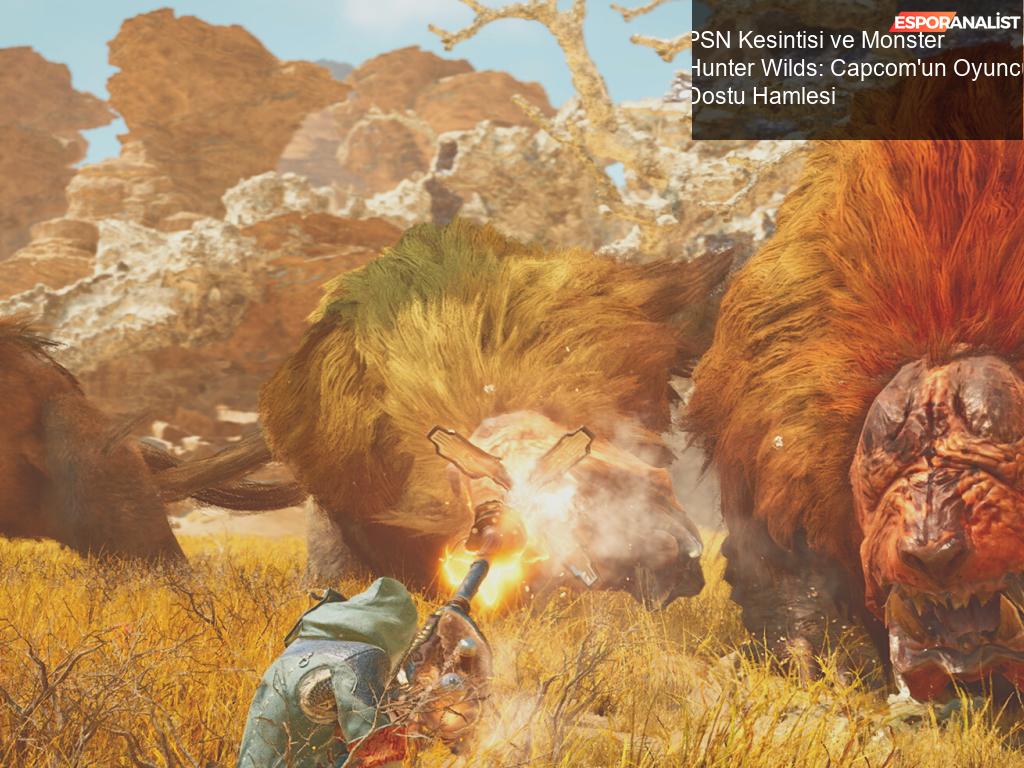The height and width of the screenshot is (768, 1024).
Task: Click the ESPORANALIST logo
Action: 956,22
